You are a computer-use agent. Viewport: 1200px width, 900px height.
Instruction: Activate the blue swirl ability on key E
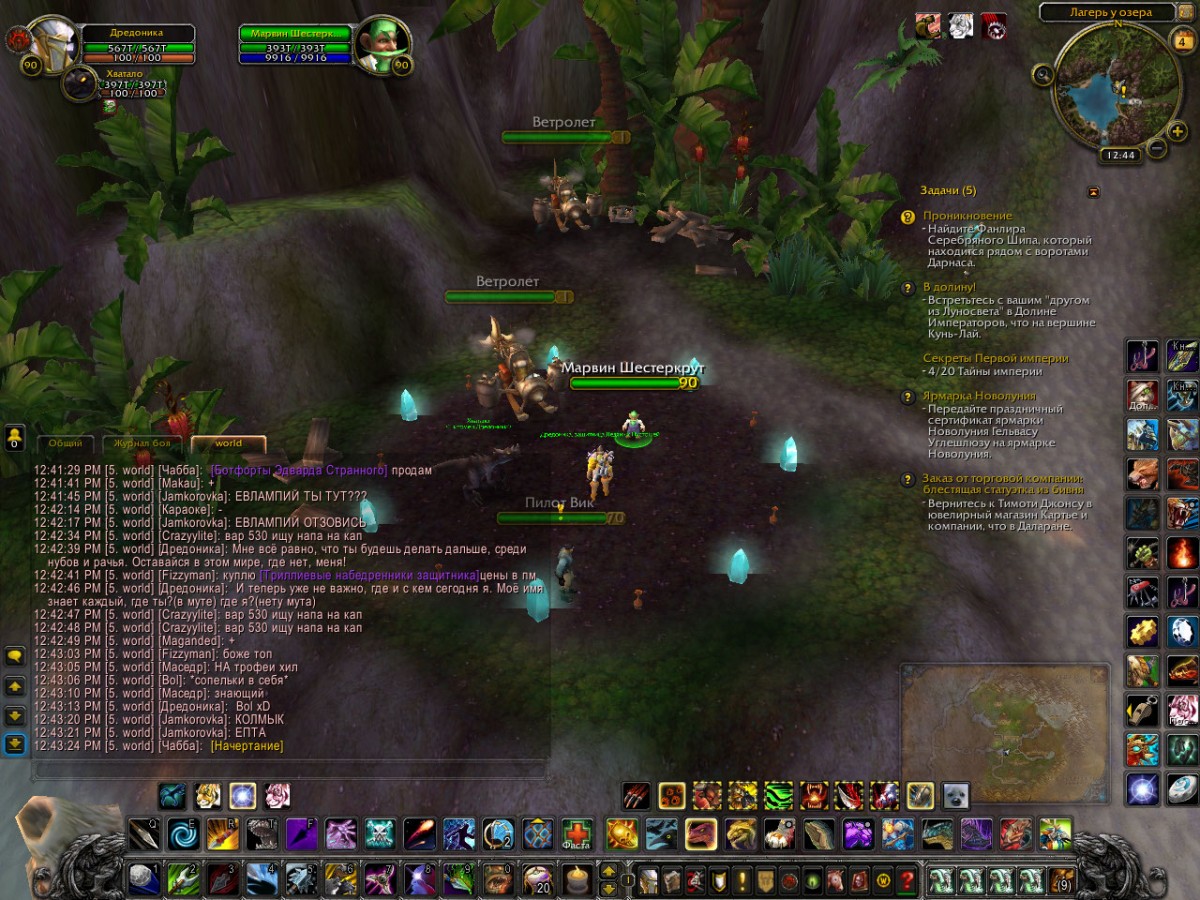[x=183, y=834]
